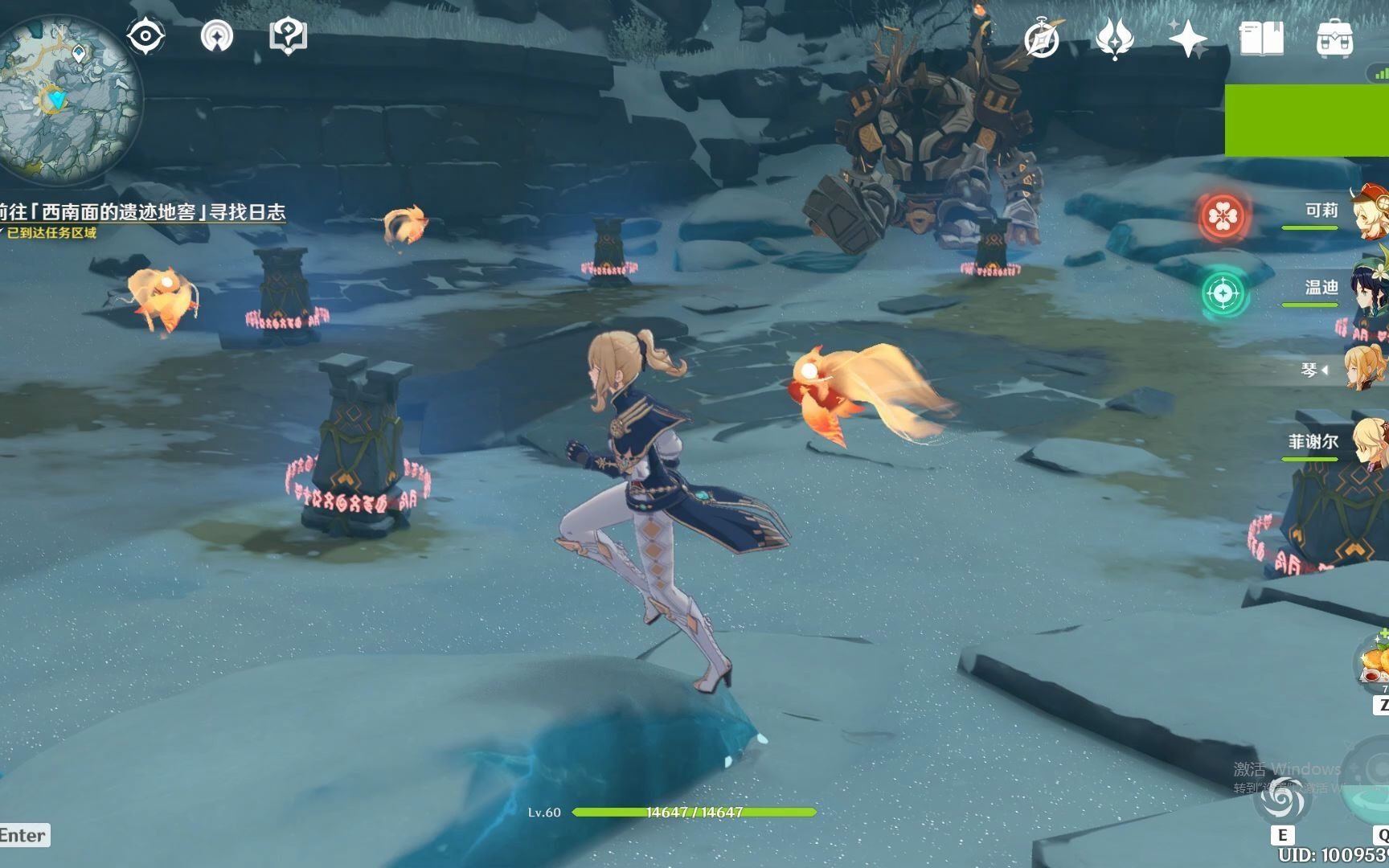The image size is (1389, 868).
Task: Use the swirl elemental skill icon
Action: click(x=1281, y=800)
